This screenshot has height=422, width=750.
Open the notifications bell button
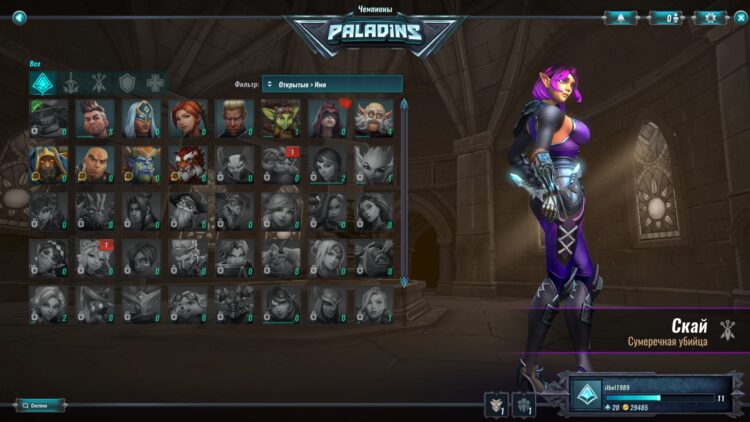pyautogui.click(x=621, y=17)
